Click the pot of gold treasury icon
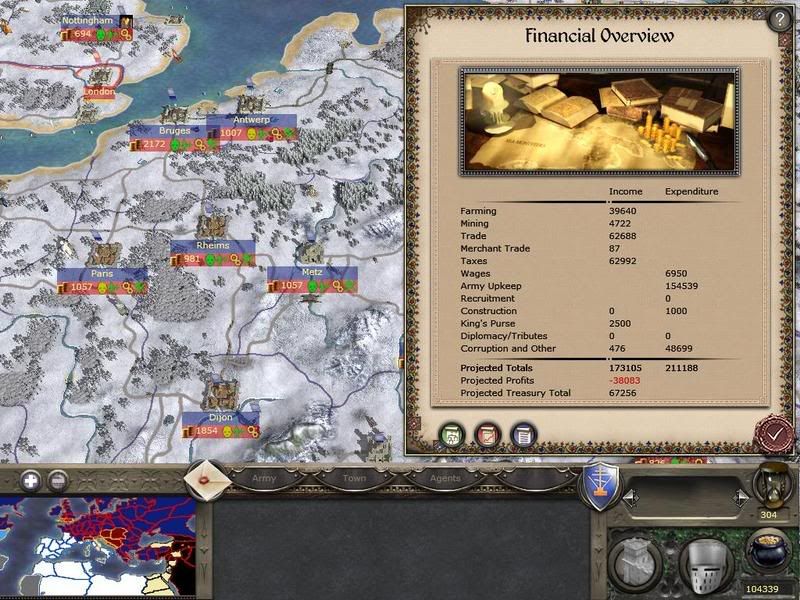The image size is (800, 600). tap(768, 552)
